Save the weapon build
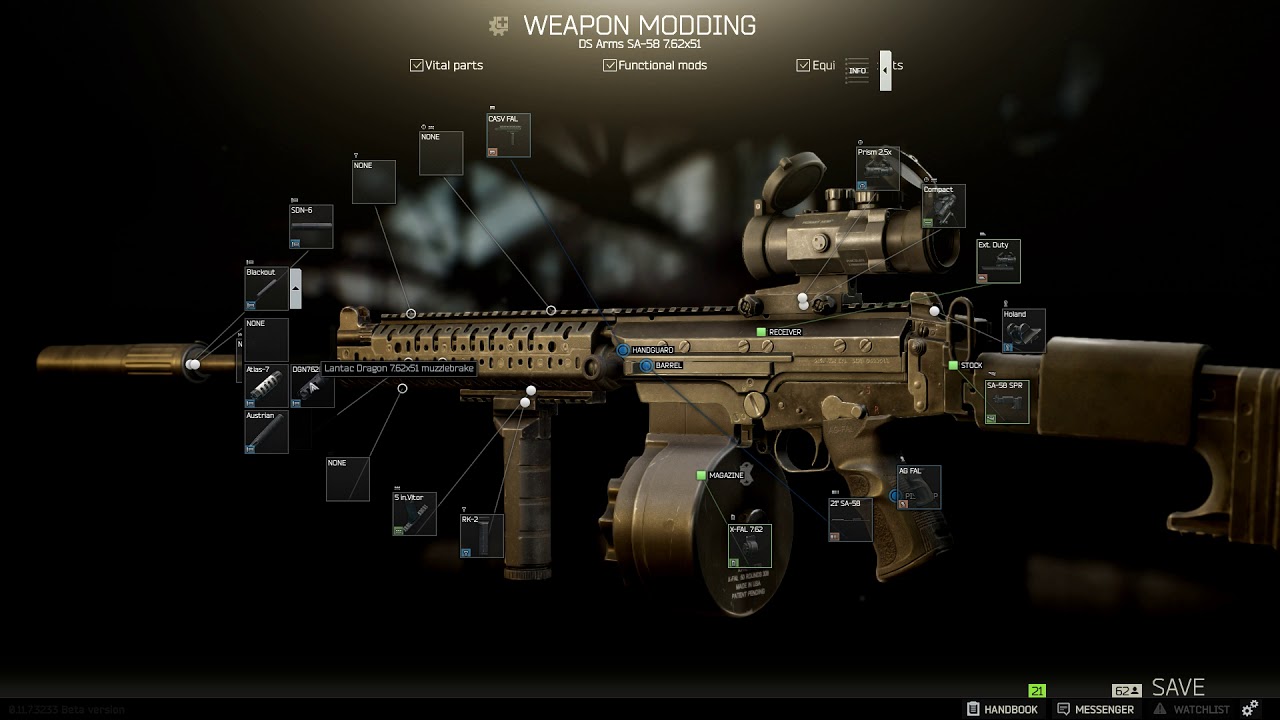This screenshot has width=1280, height=720. coord(1178,688)
